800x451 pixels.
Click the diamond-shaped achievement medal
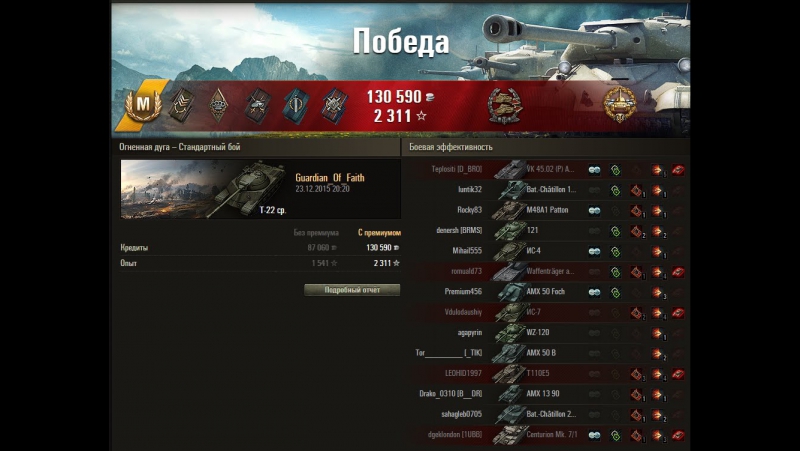(x=218, y=105)
